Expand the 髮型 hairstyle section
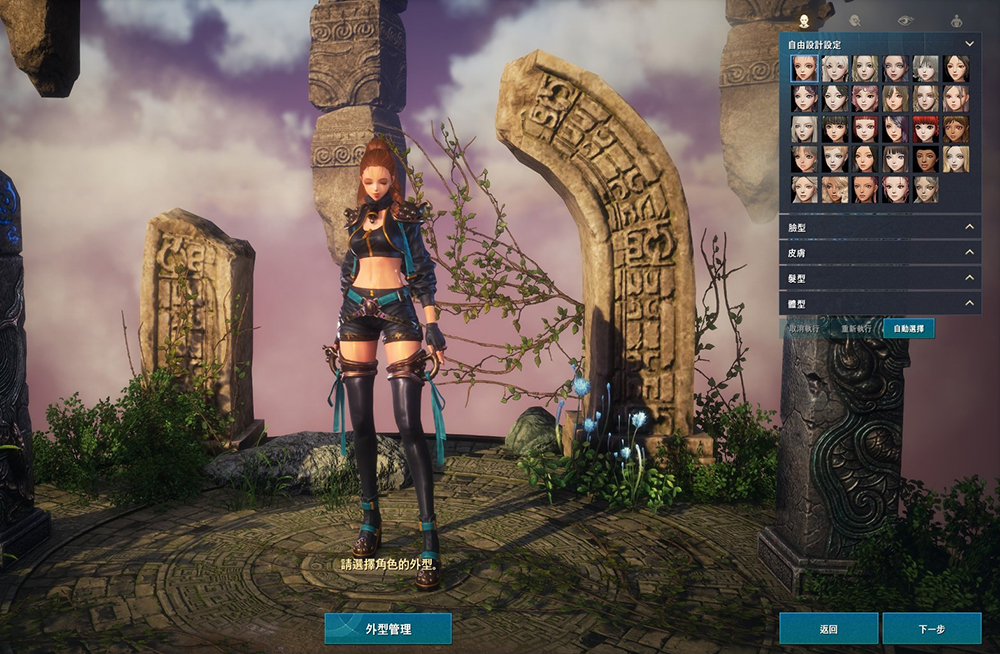The image size is (1000, 654). pos(879,278)
